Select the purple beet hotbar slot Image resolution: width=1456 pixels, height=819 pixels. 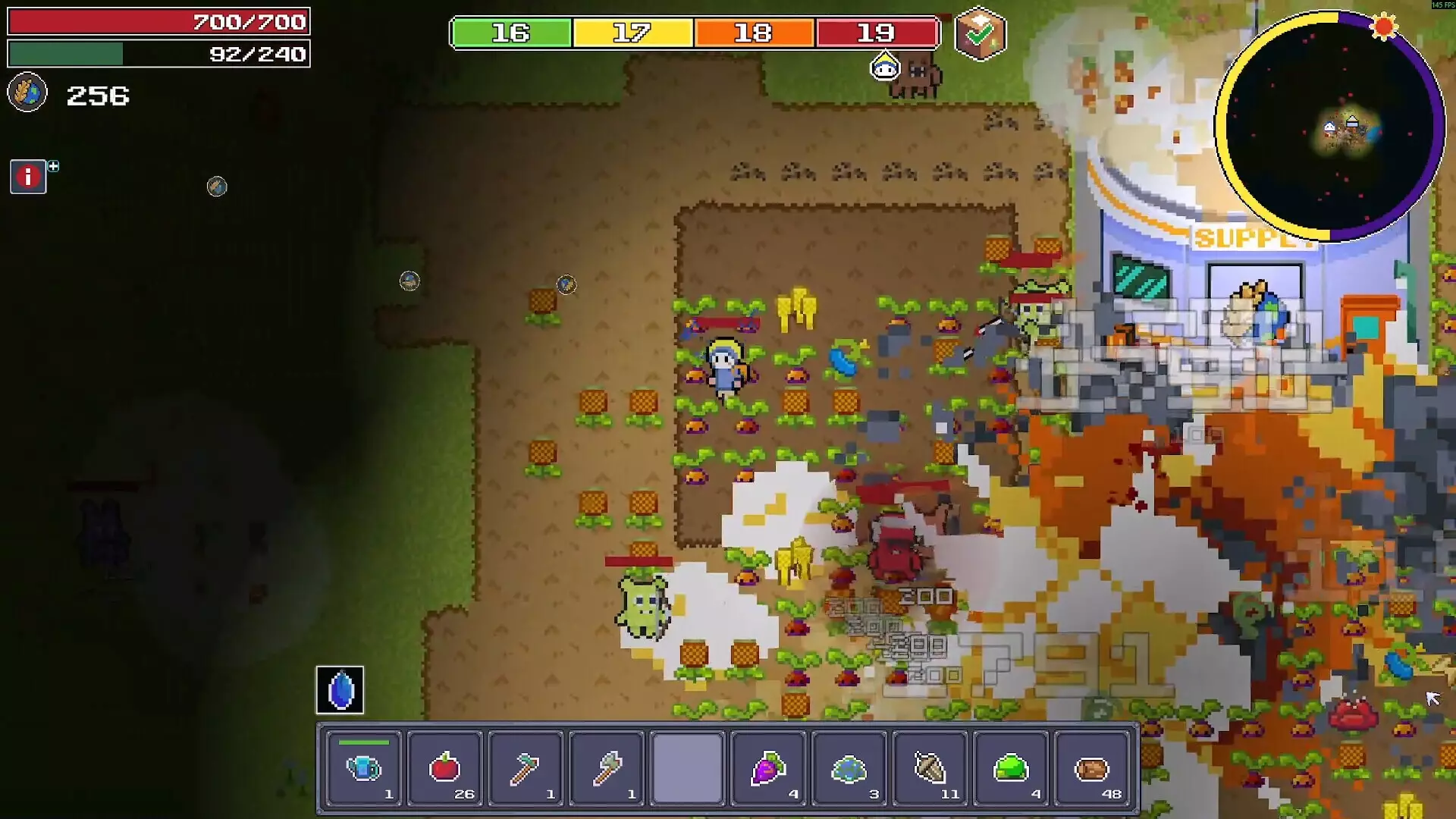coord(768,767)
